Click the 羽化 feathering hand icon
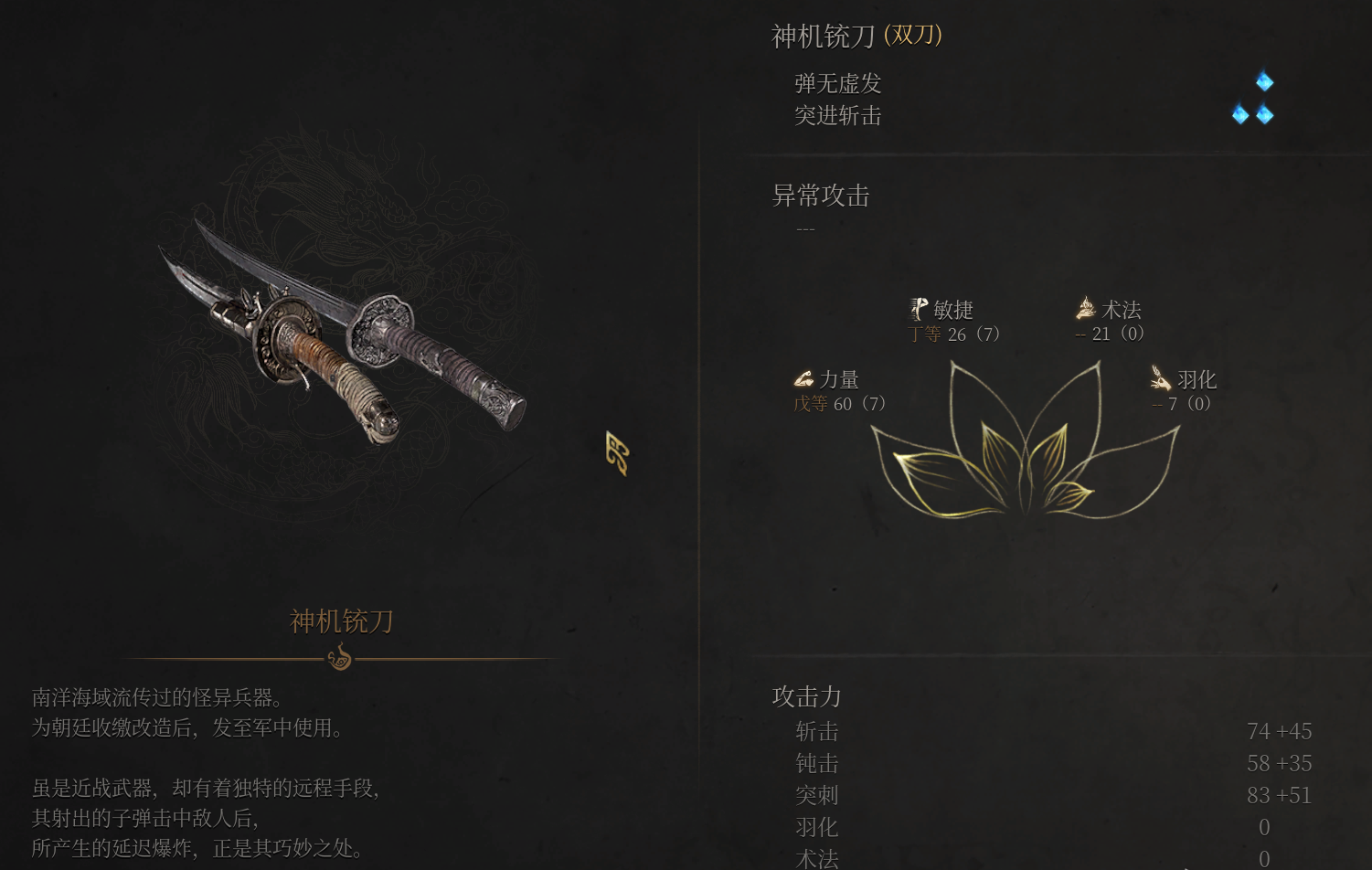Image resolution: width=1372 pixels, height=870 pixels. 1161,379
